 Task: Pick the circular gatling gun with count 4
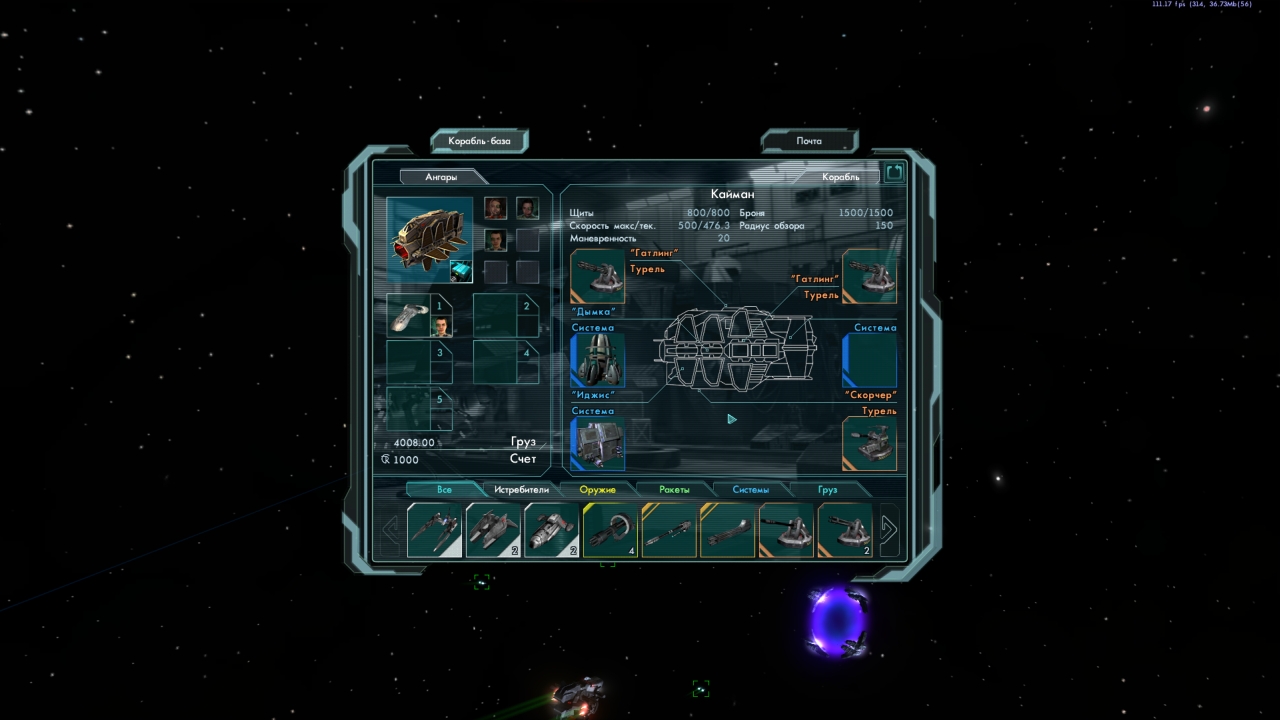pos(610,530)
